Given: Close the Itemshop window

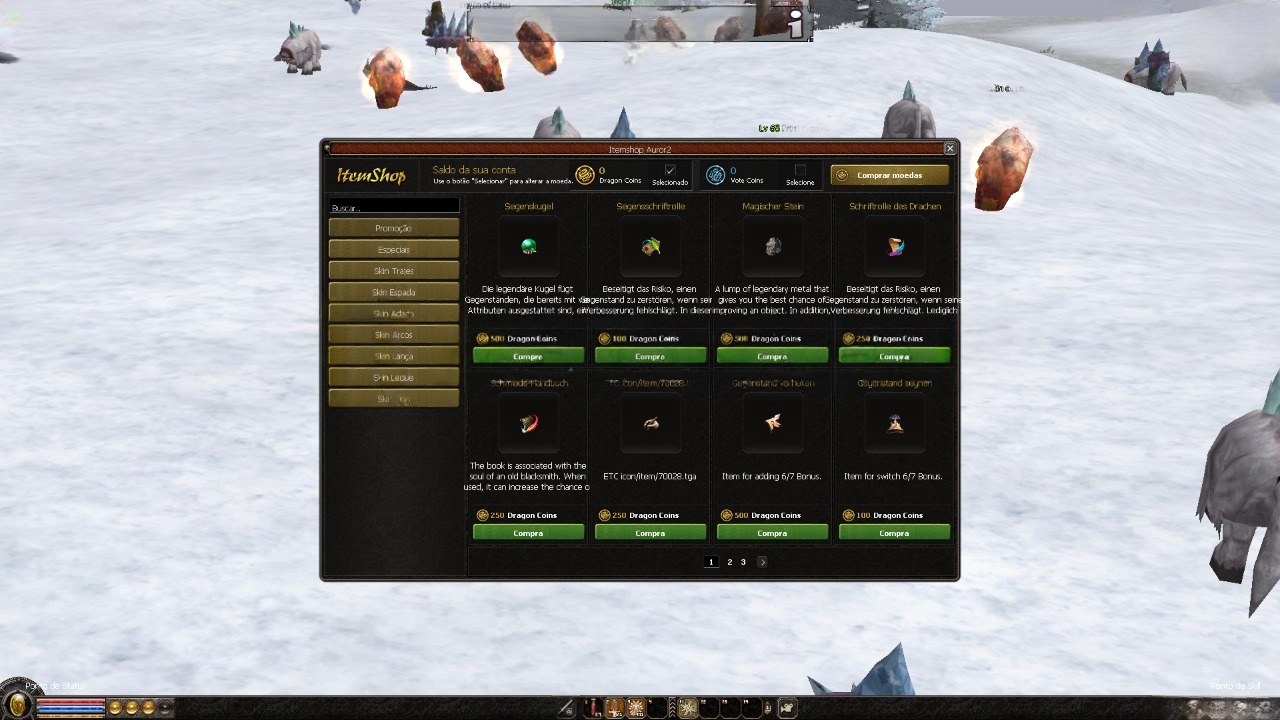Looking at the screenshot, I should pyautogui.click(x=950, y=148).
